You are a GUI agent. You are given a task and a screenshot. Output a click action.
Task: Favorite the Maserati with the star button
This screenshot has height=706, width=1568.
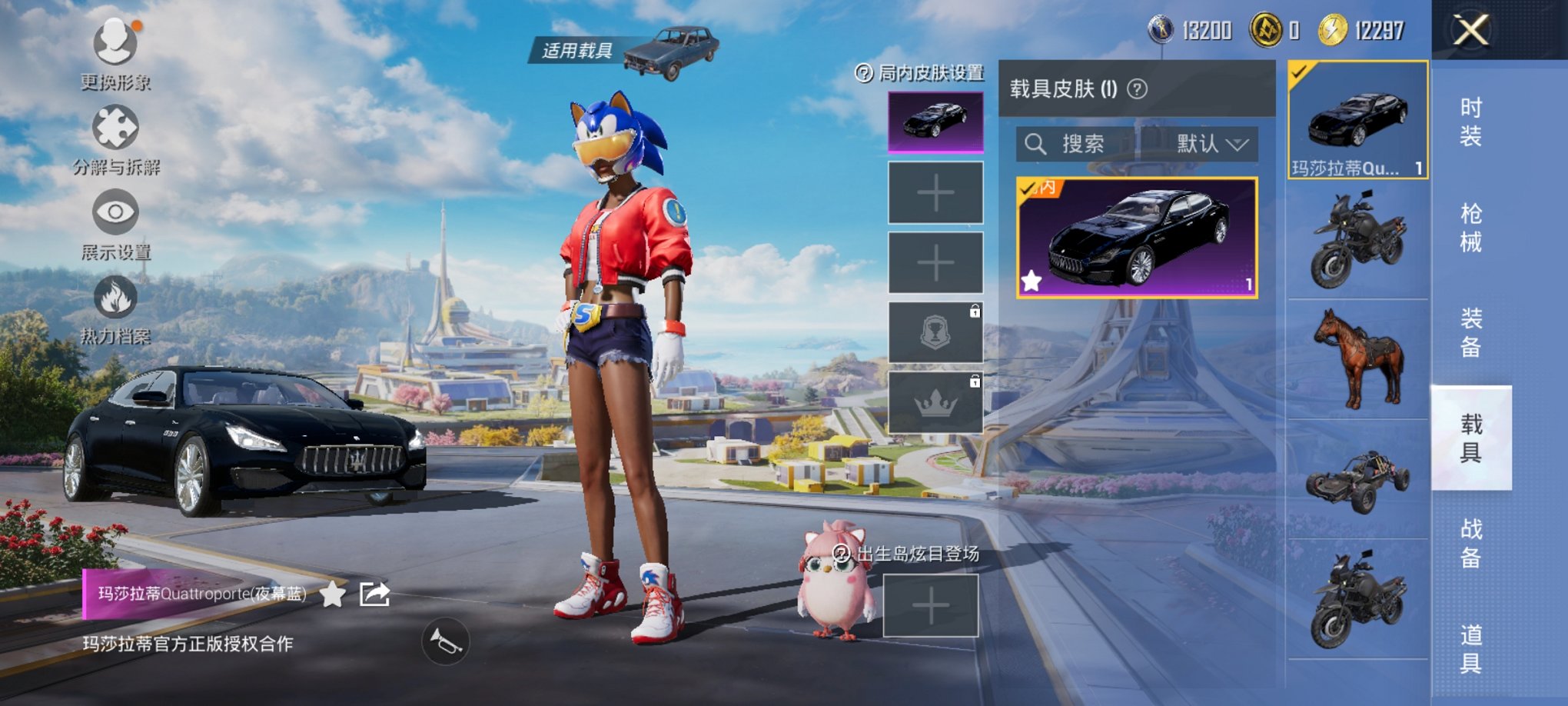[332, 594]
